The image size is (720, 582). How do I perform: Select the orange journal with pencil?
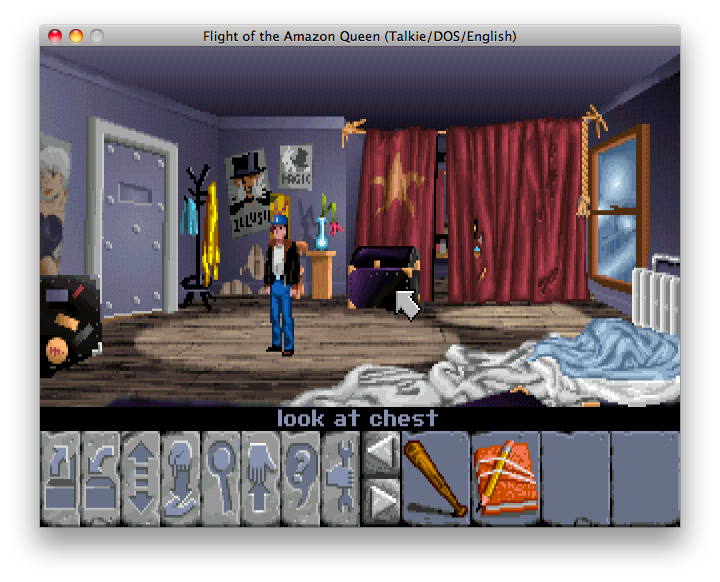[505, 478]
